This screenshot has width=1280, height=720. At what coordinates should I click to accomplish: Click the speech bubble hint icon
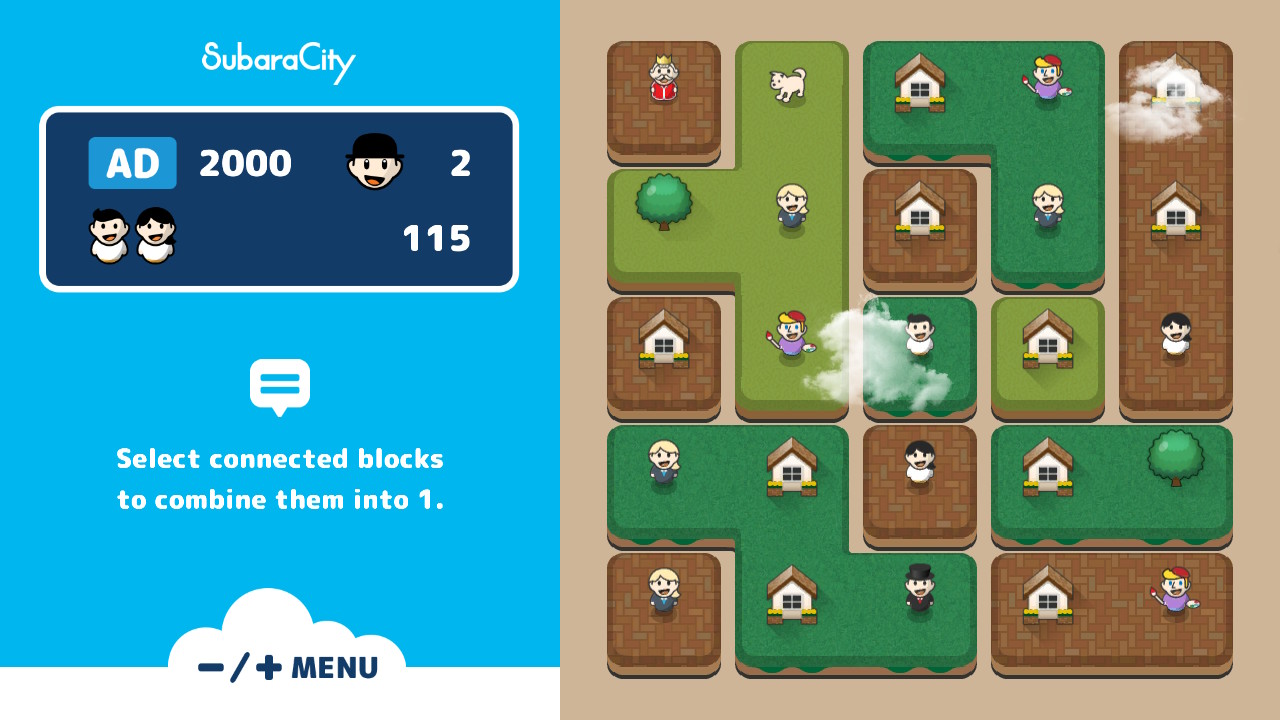280,383
